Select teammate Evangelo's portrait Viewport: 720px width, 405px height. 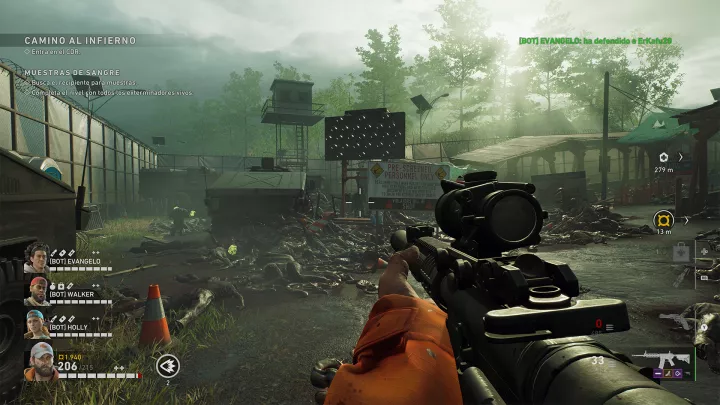tap(36, 258)
